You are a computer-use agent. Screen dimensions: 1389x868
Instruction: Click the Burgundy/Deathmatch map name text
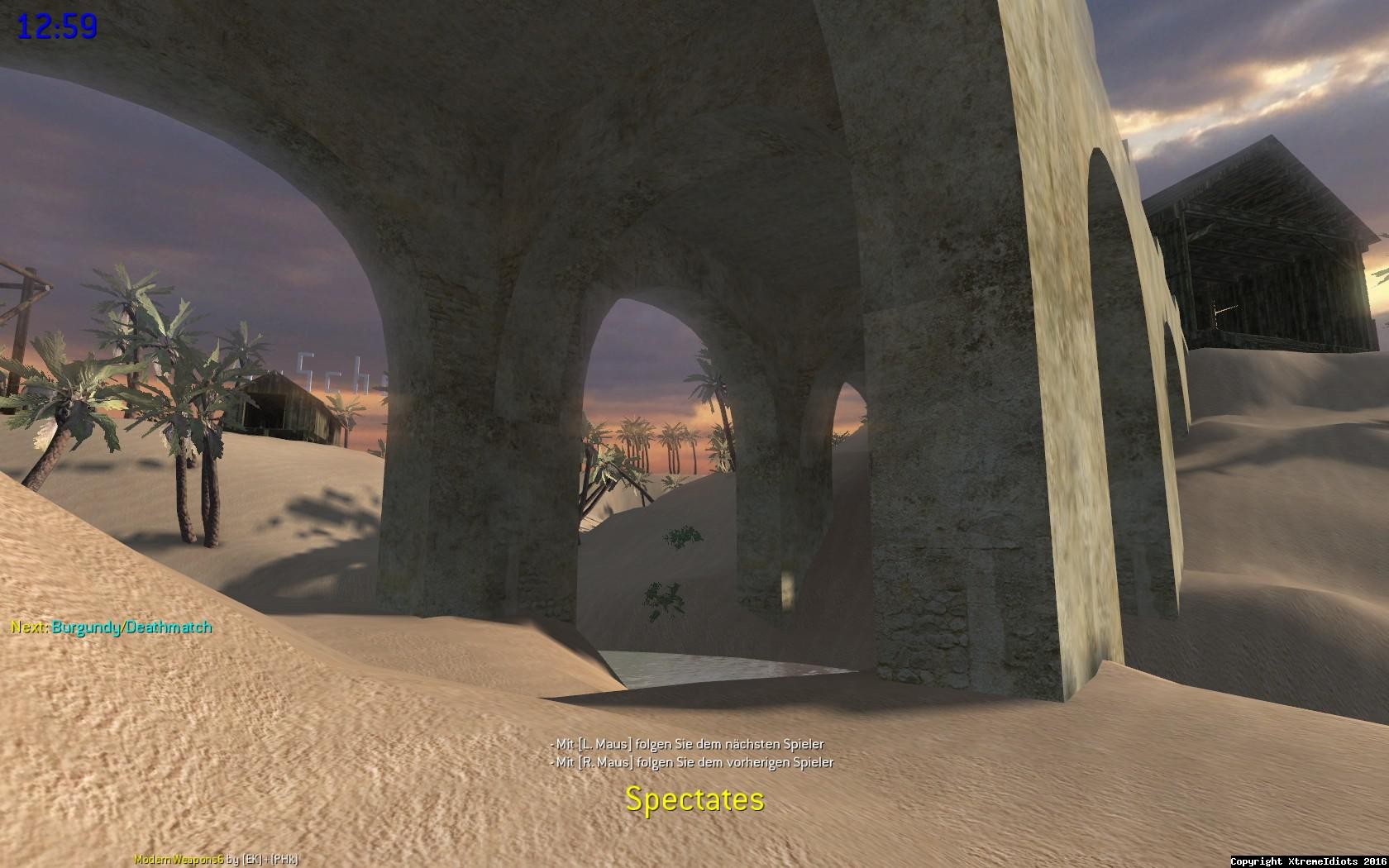[x=132, y=628]
